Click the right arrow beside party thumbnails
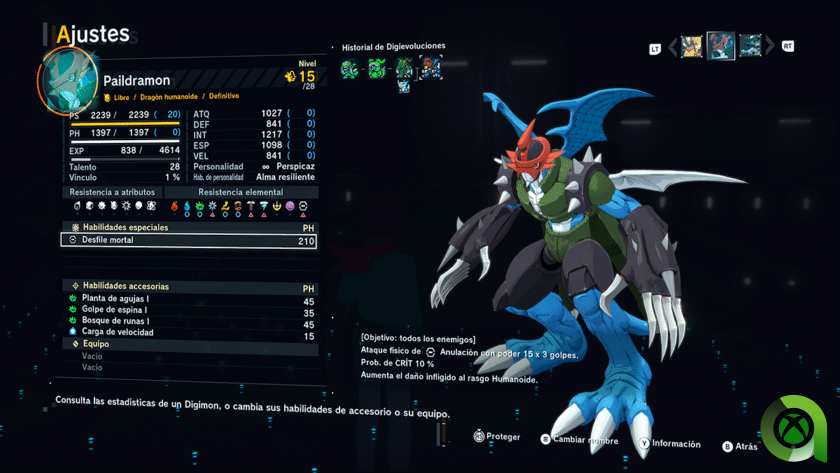The height and width of the screenshot is (473, 840). click(770, 46)
